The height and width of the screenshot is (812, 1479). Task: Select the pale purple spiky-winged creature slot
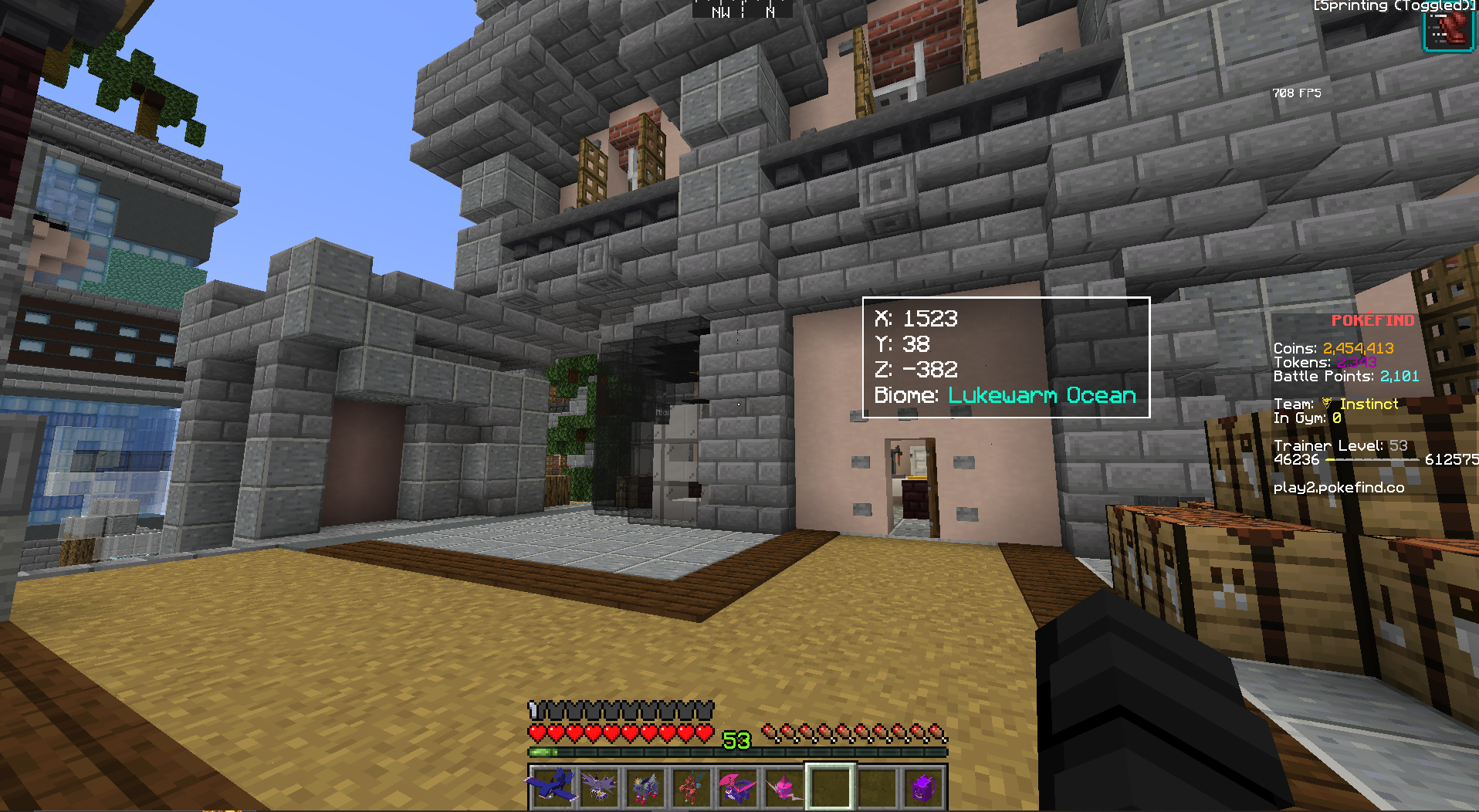pyautogui.click(x=599, y=787)
